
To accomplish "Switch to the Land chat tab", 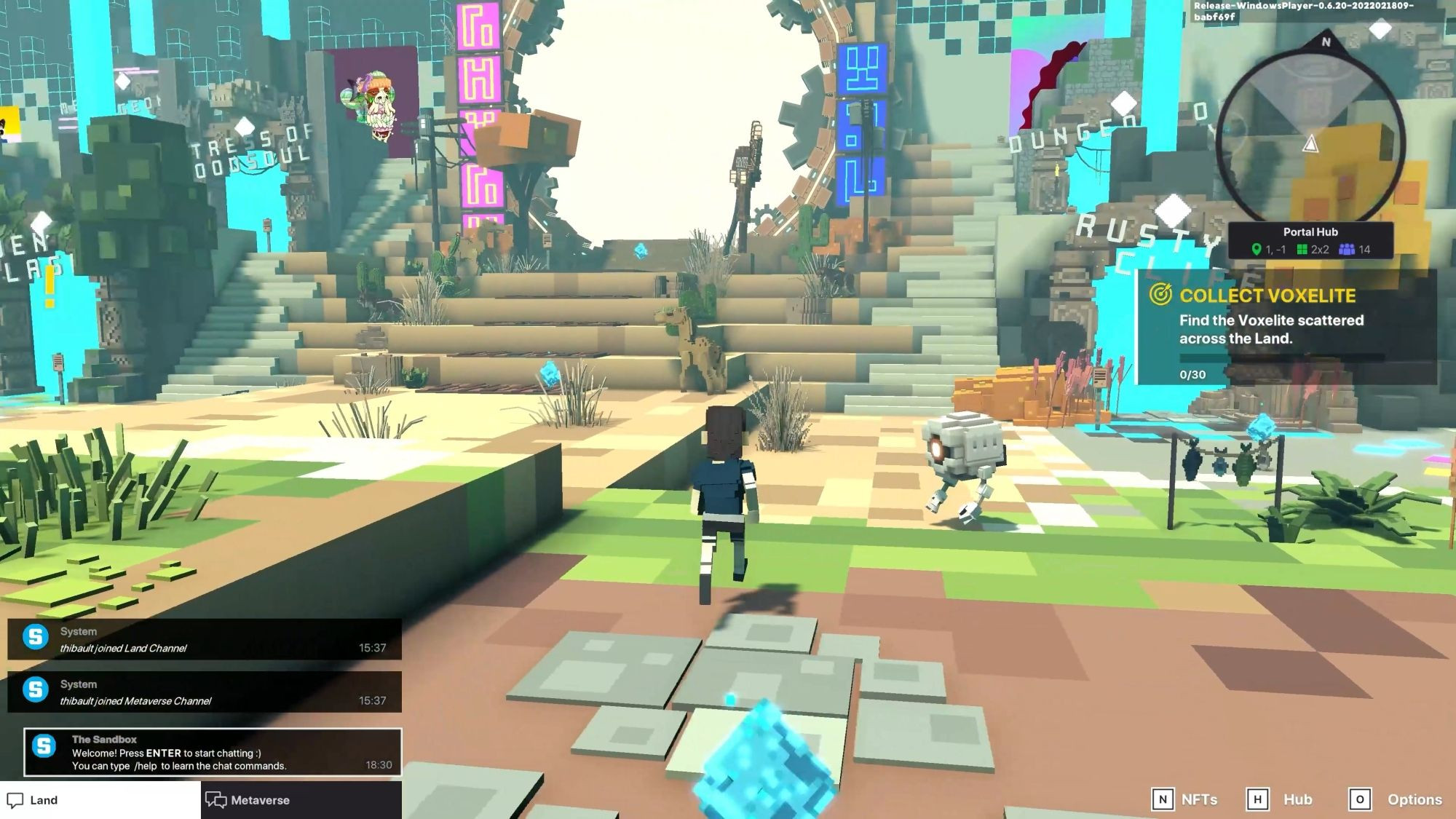I will click(x=100, y=799).
